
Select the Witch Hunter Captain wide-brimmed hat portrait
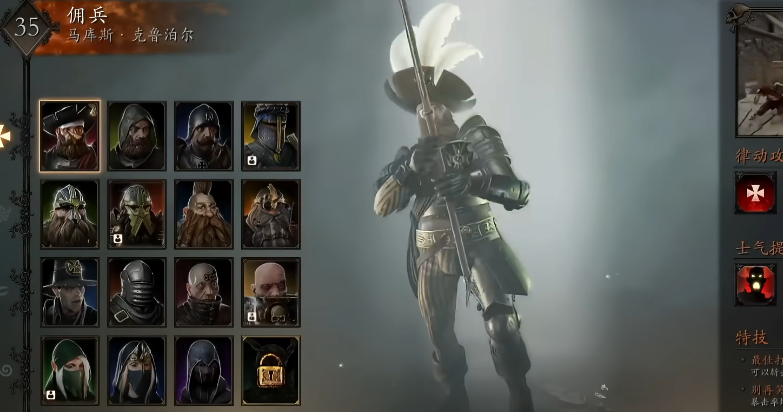(x=70, y=291)
